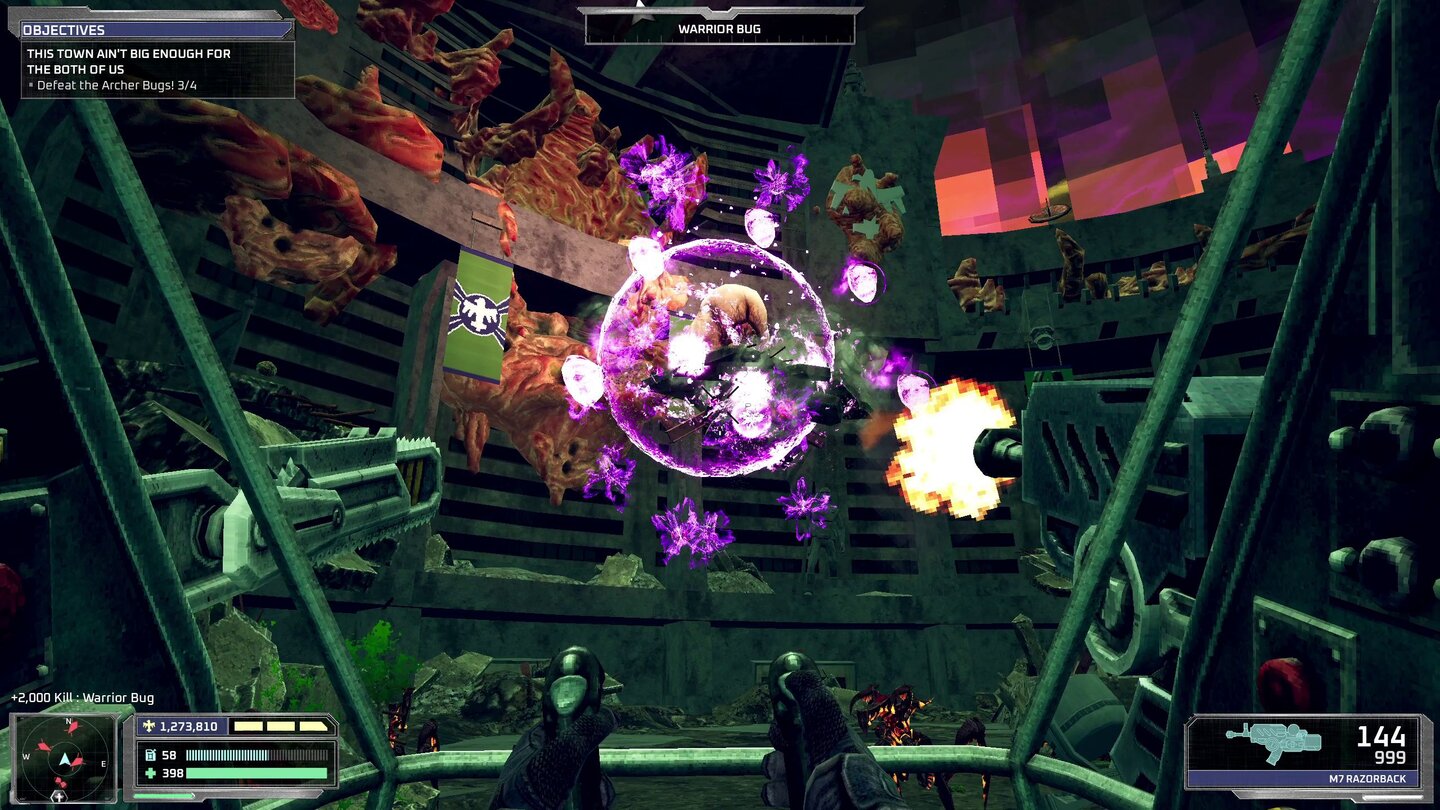The width and height of the screenshot is (1440, 810).
Task: Click the eagle insignia beside the score
Action: [x=148, y=726]
